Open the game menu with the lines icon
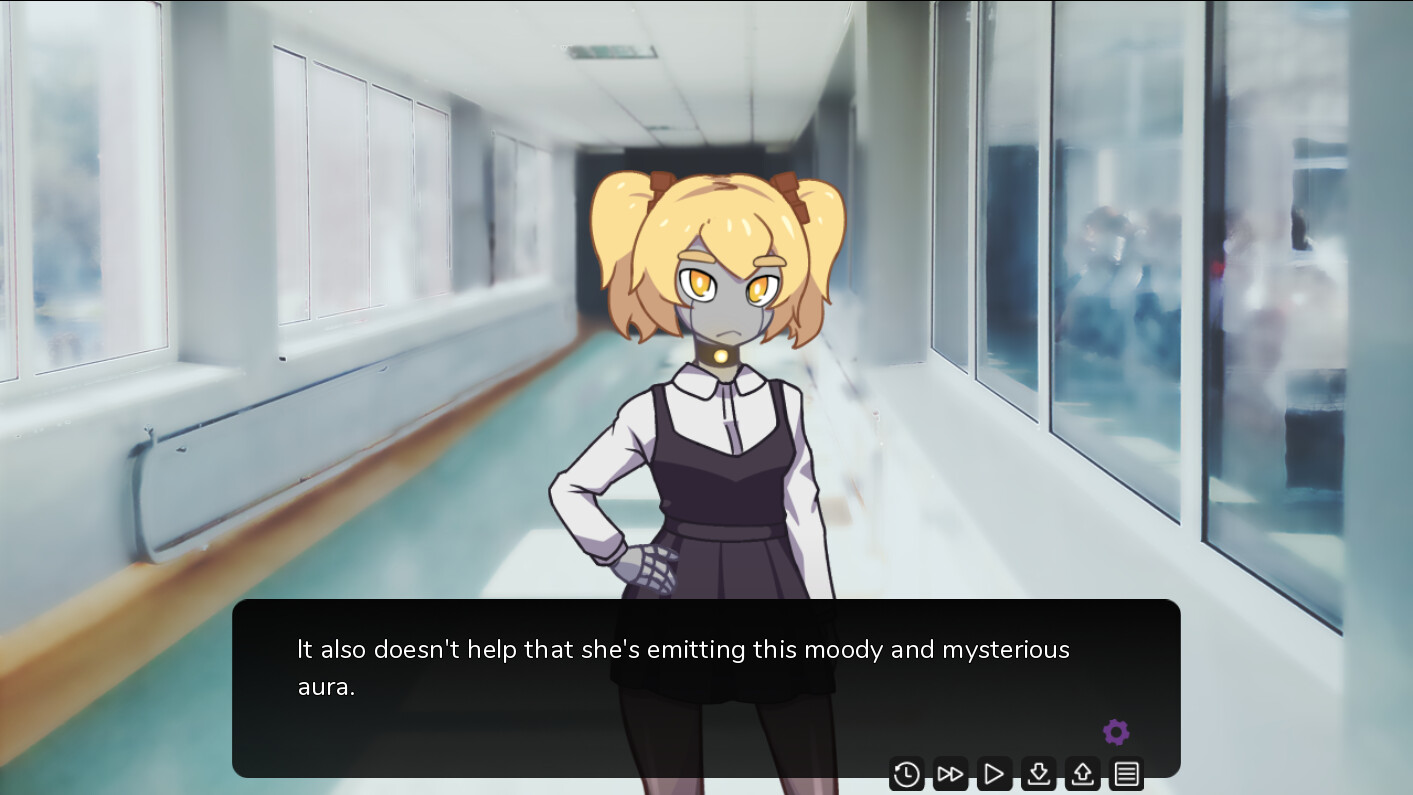This screenshot has width=1413, height=795. (x=1126, y=773)
